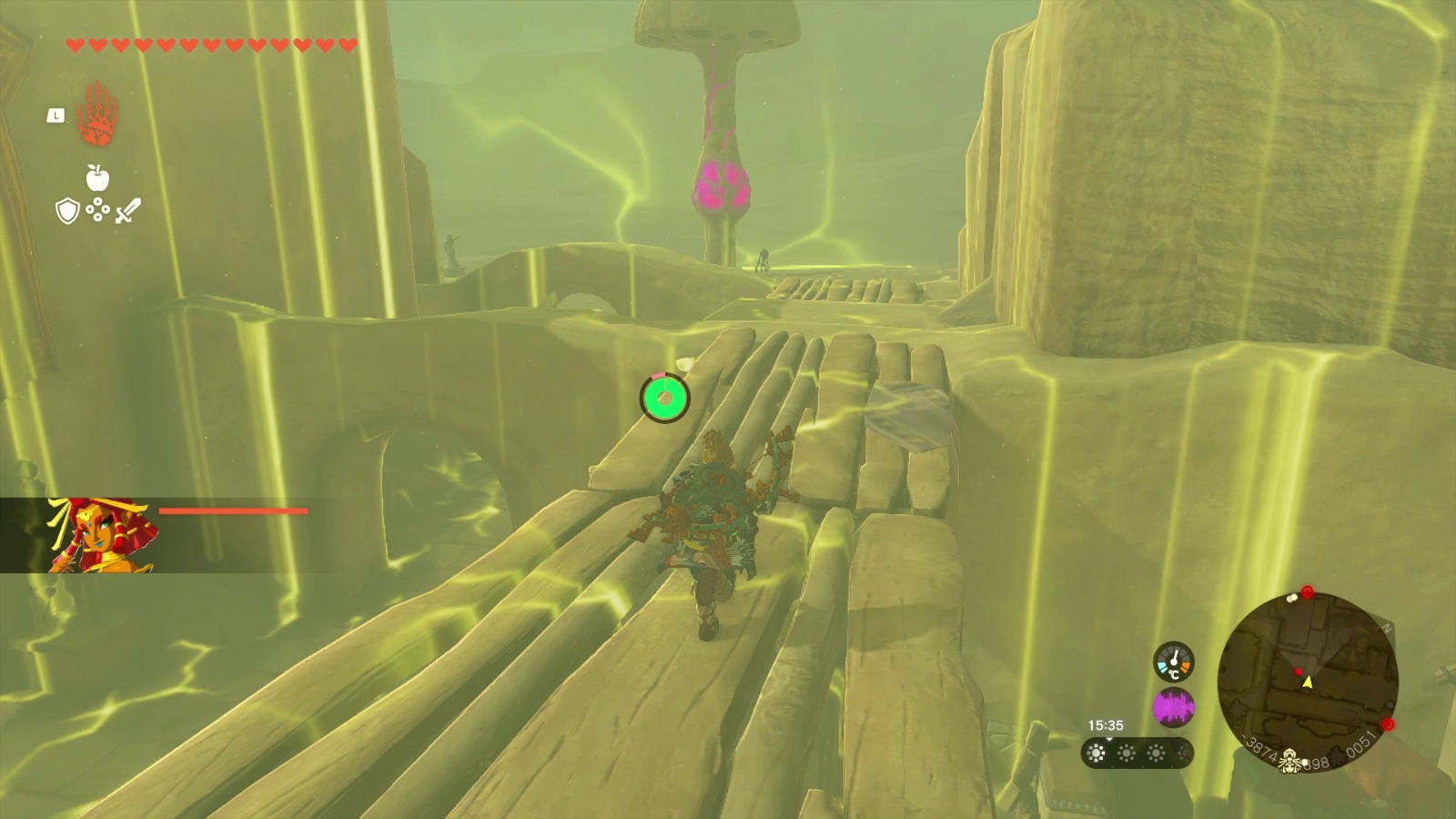Open the temperature gauge display
This screenshot has width=1456, height=819.
click(1173, 662)
